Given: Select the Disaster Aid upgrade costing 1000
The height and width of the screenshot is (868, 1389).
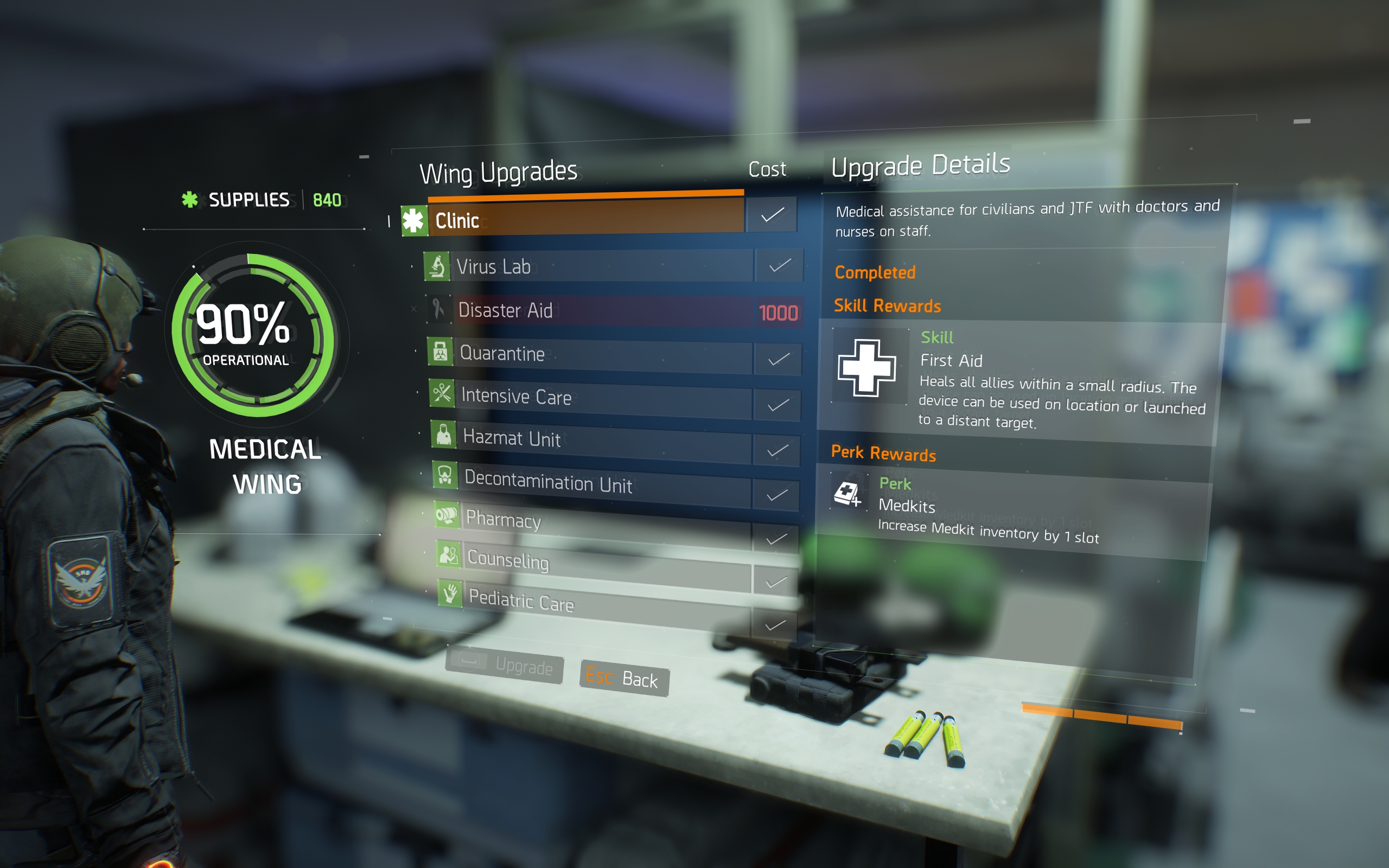Looking at the screenshot, I should 603,310.
